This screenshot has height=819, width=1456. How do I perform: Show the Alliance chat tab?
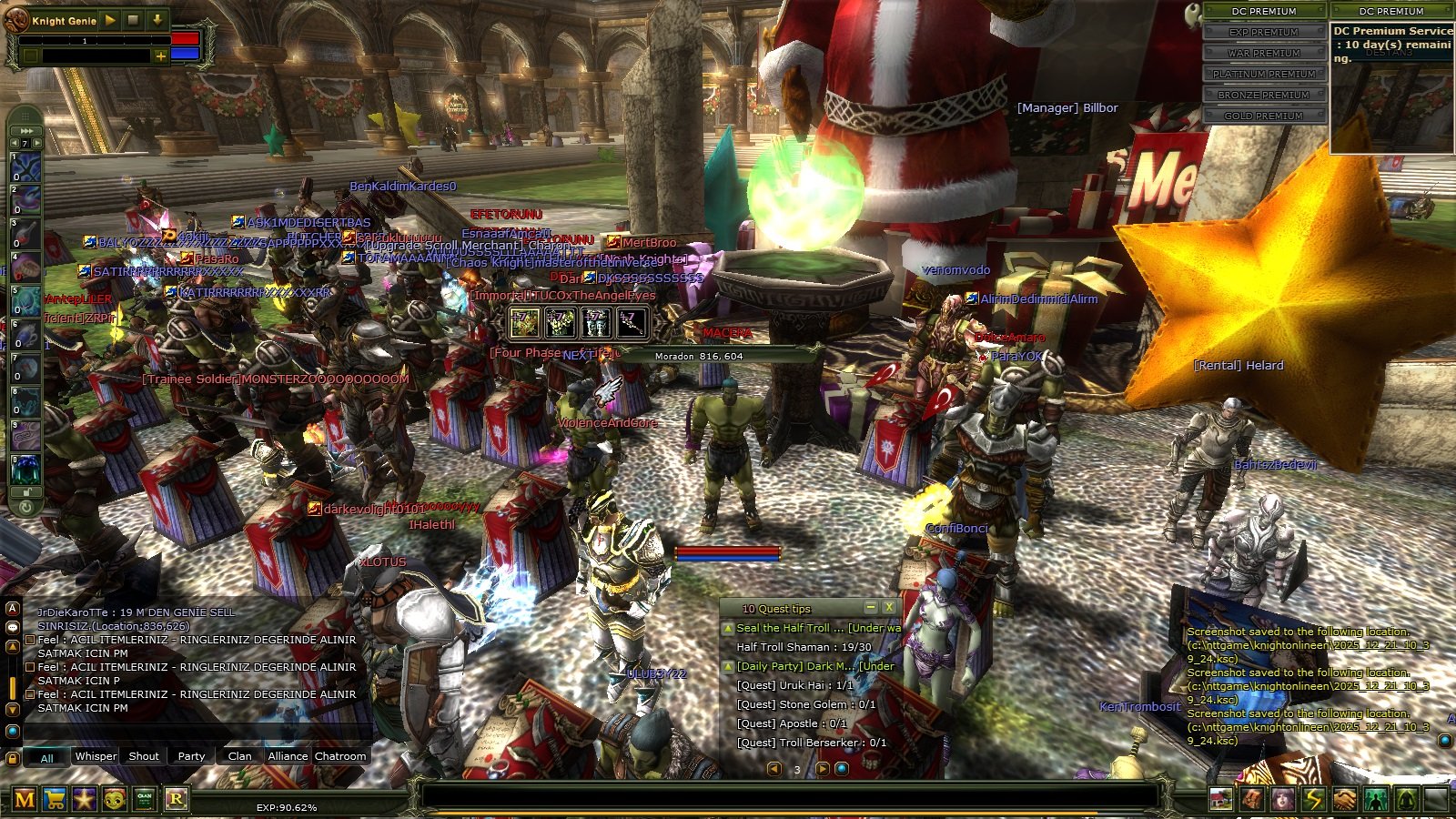tap(288, 756)
